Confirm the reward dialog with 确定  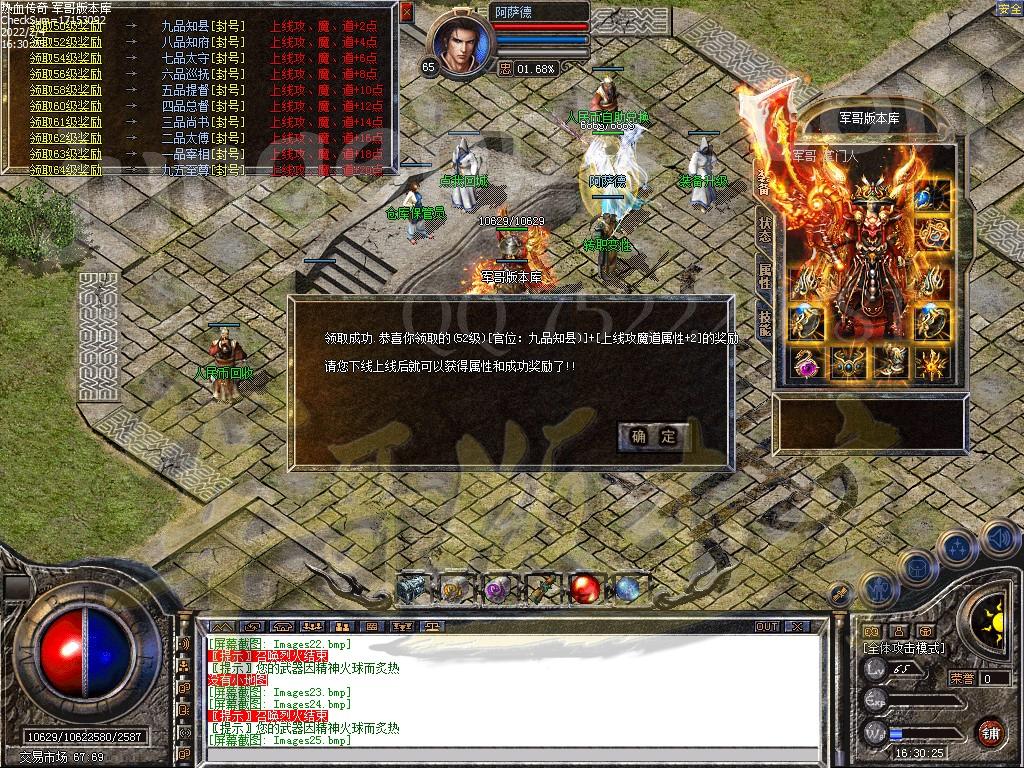pyautogui.click(x=654, y=436)
